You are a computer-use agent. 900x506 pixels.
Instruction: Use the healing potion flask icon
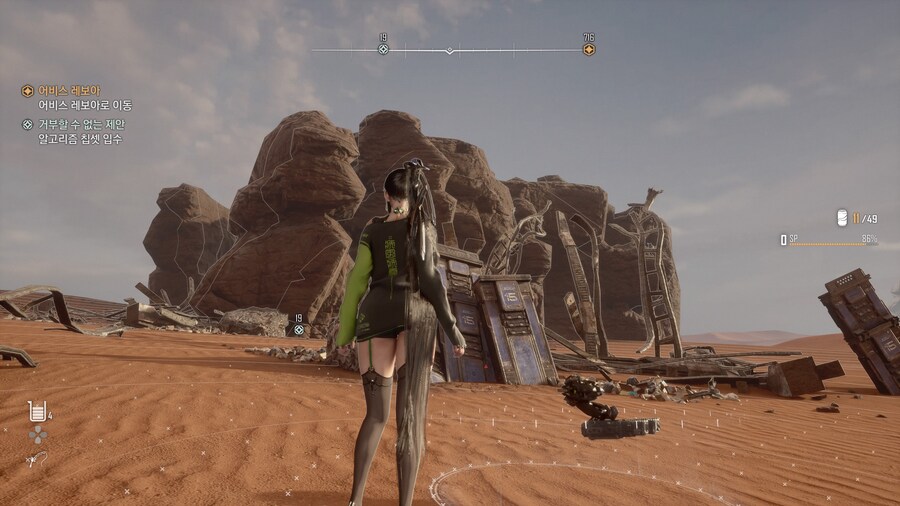(37, 411)
